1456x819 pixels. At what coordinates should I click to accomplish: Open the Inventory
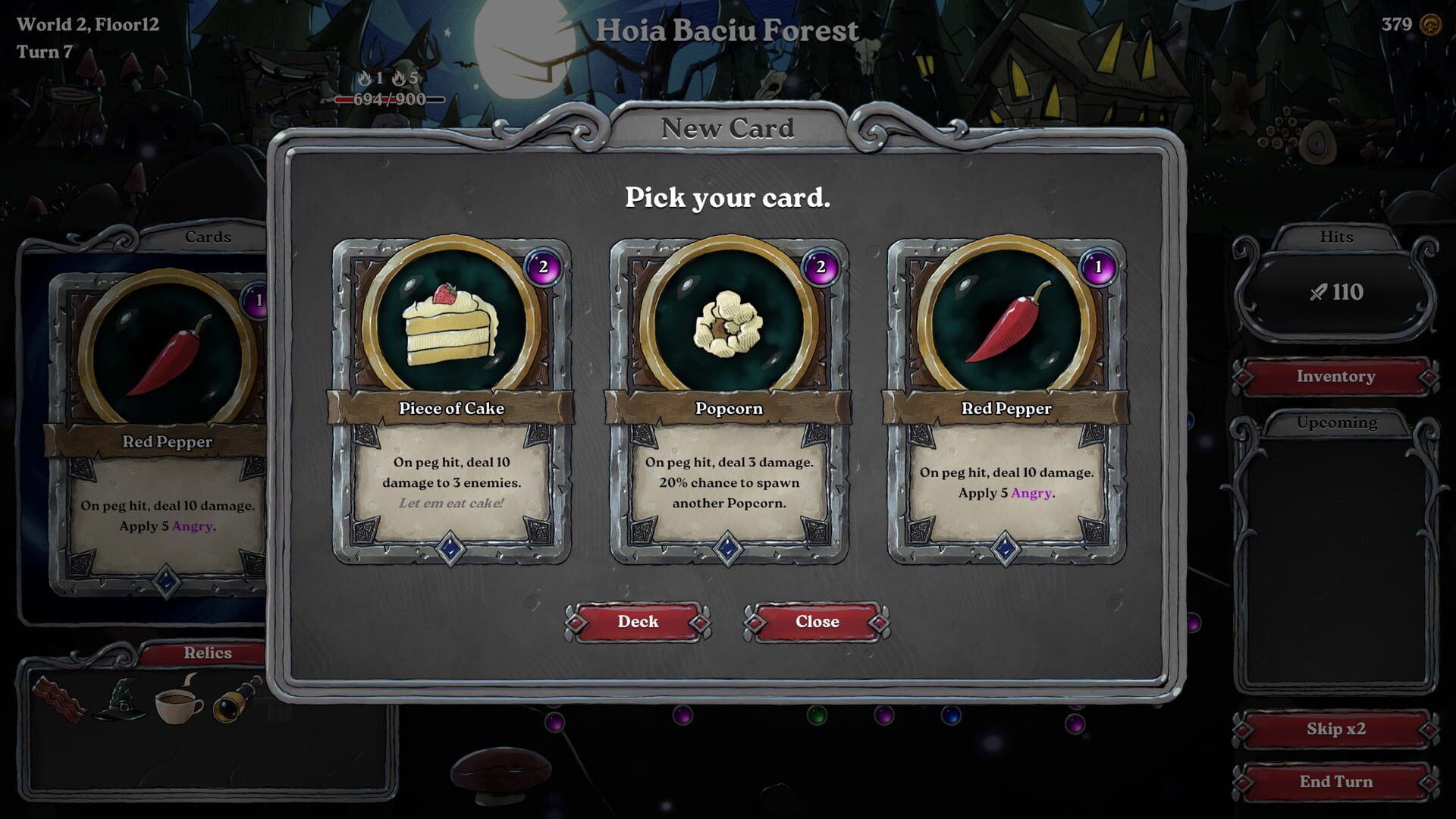tap(1336, 377)
